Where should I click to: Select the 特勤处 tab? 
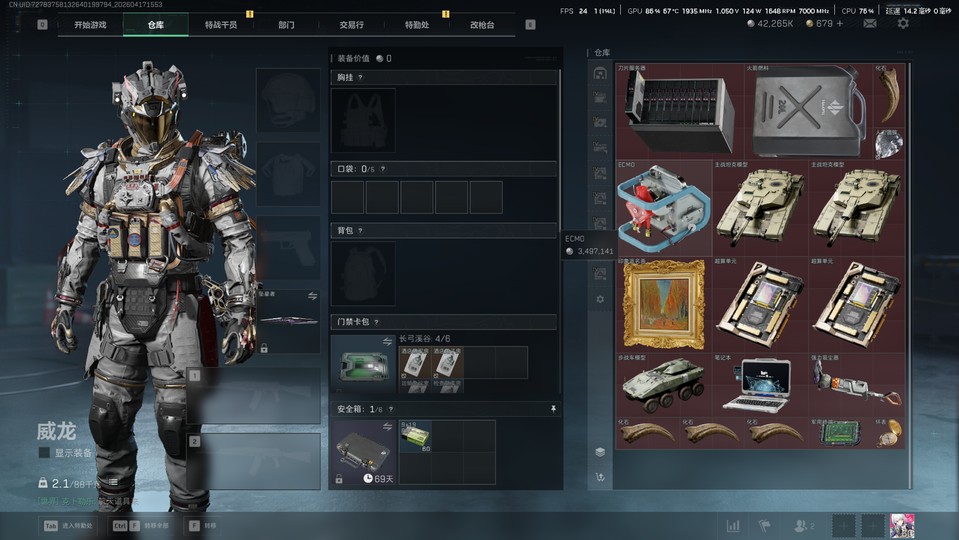(417, 24)
